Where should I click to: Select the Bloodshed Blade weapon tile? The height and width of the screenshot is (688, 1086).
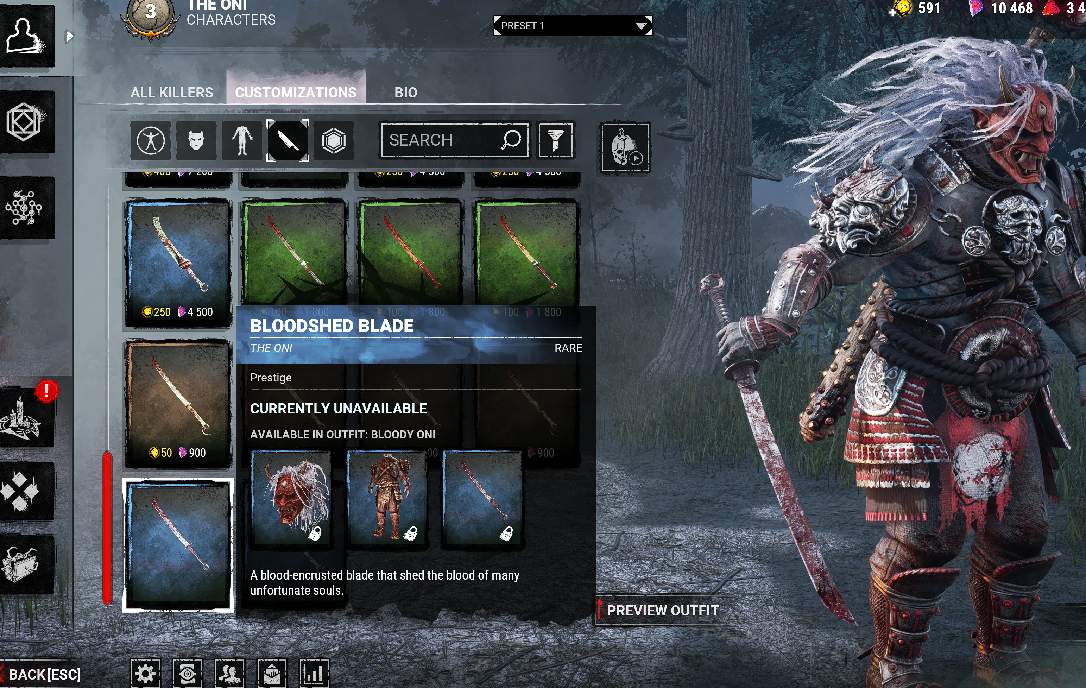click(x=178, y=545)
